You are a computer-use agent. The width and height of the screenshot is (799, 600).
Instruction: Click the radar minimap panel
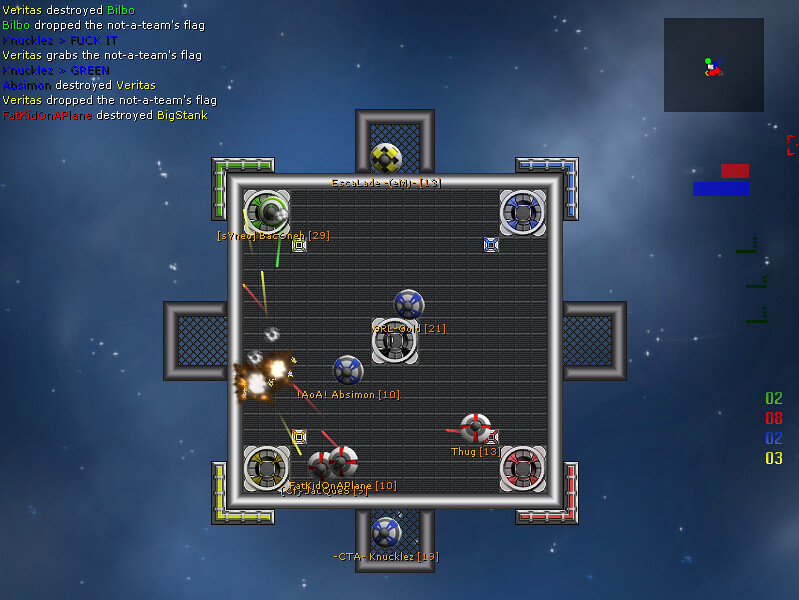pos(714,65)
